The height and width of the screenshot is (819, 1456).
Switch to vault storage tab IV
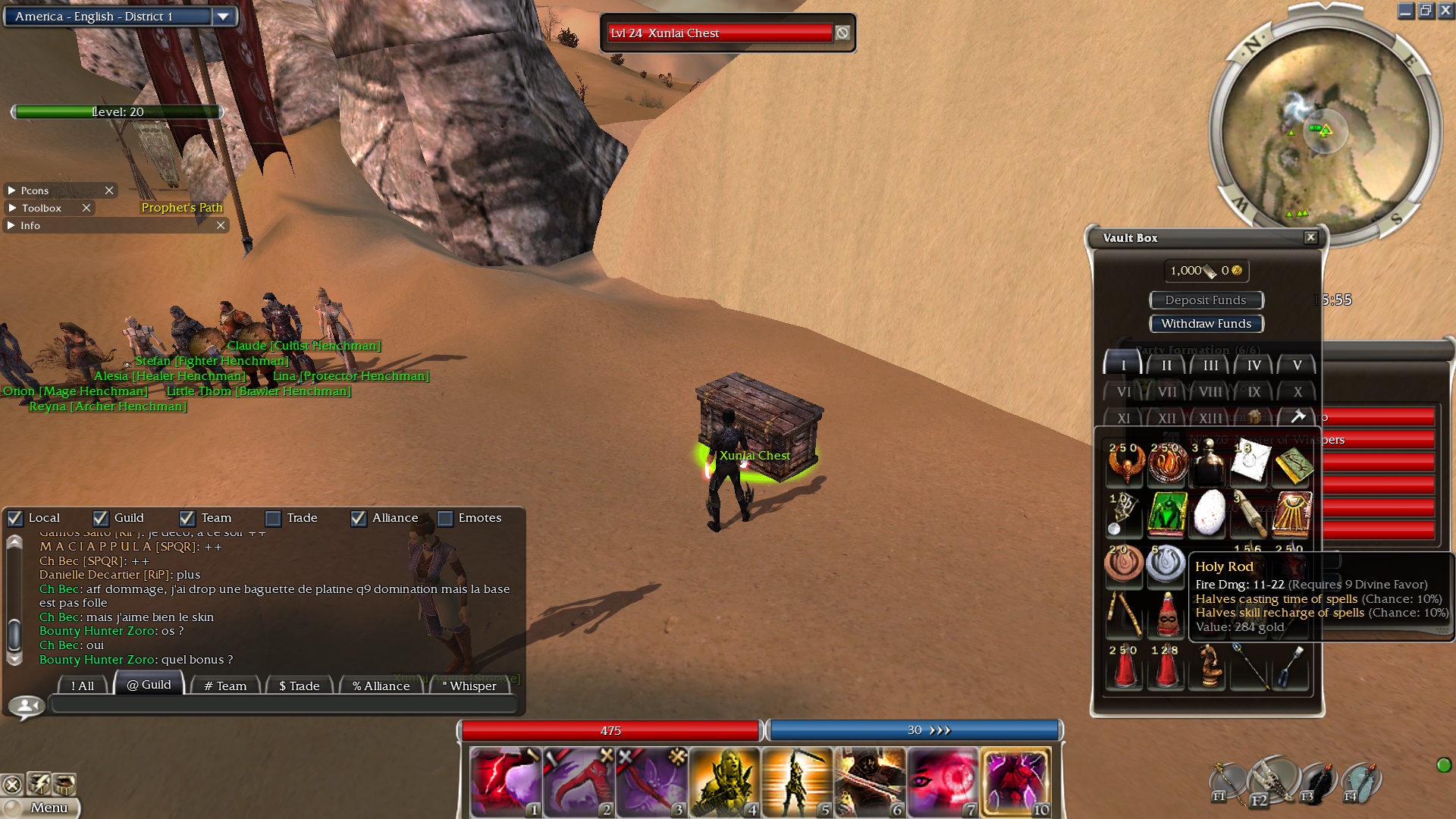(1254, 366)
